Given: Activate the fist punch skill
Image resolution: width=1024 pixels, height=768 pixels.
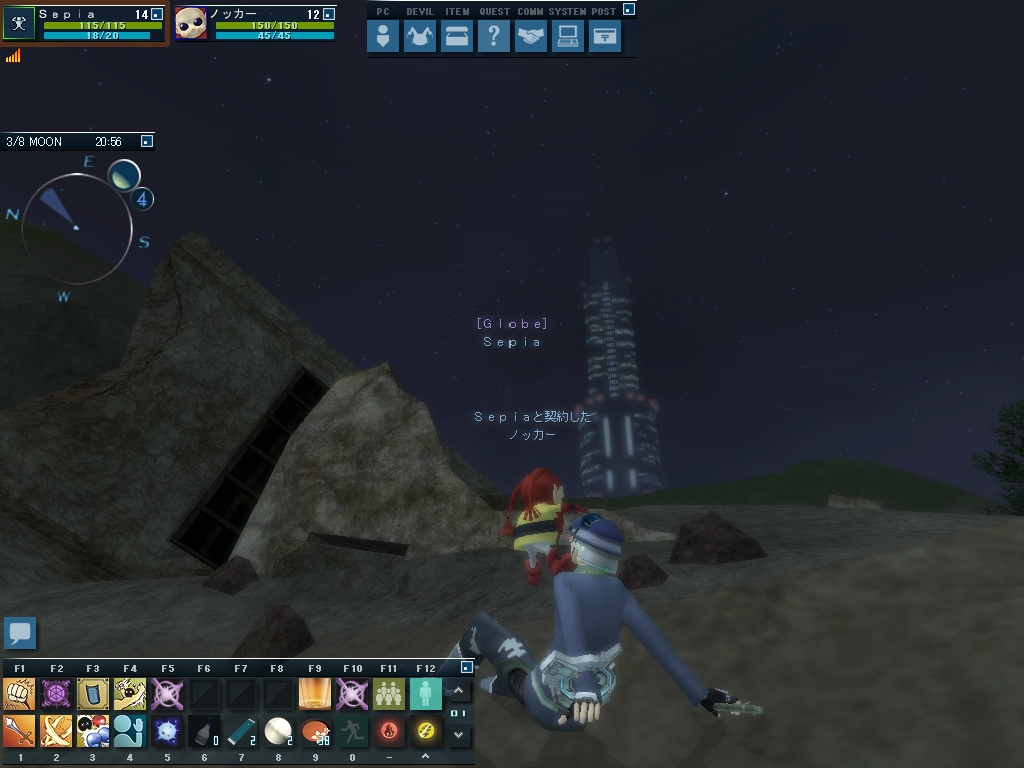Looking at the screenshot, I should coord(19,693).
